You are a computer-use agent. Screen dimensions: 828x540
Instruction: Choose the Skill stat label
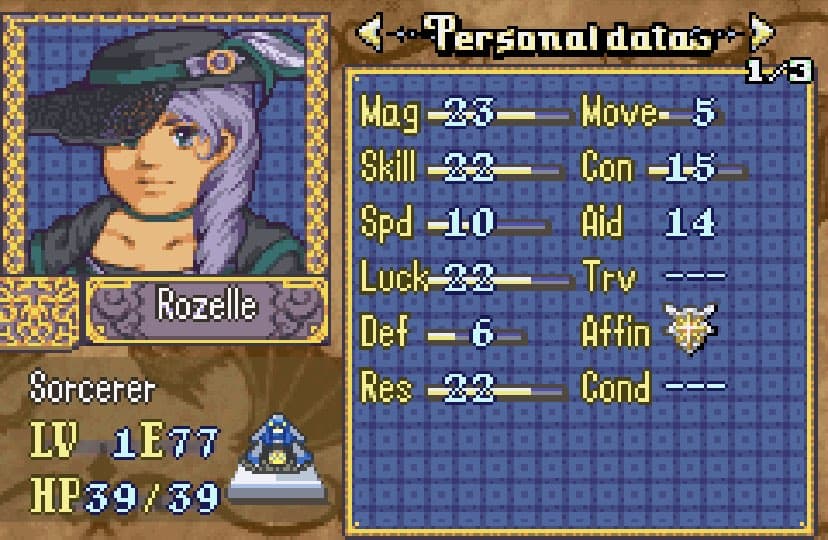coord(388,167)
